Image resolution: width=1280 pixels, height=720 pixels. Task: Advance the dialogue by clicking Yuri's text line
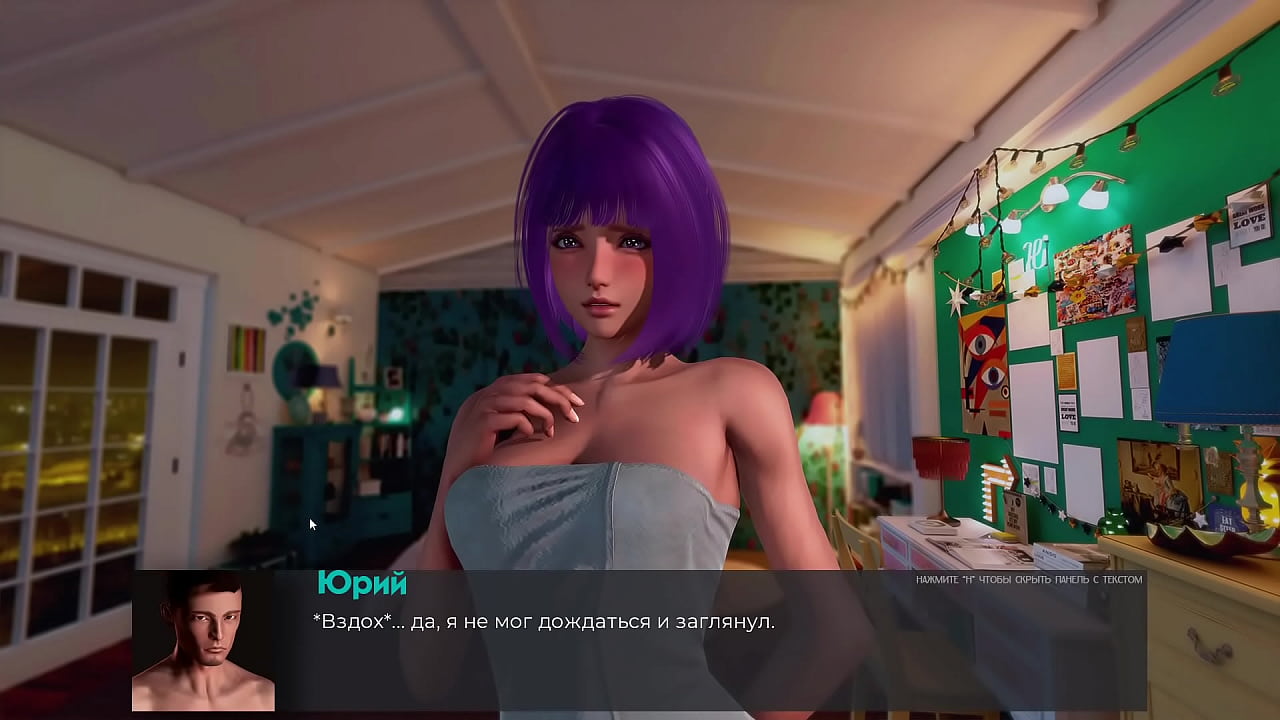[x=544, y=622]
